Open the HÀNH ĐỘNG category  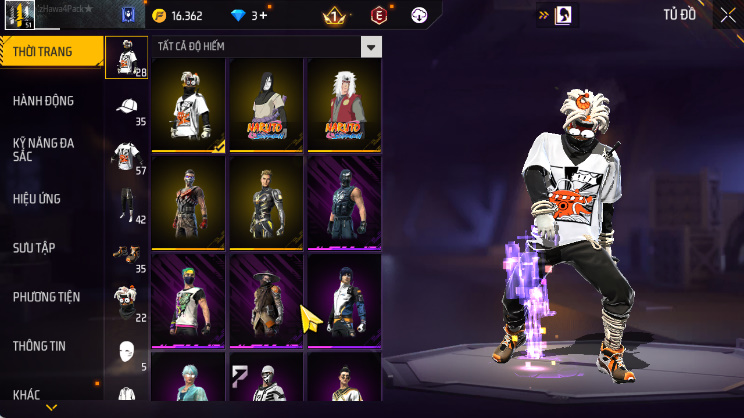click(x=43, y=101)
